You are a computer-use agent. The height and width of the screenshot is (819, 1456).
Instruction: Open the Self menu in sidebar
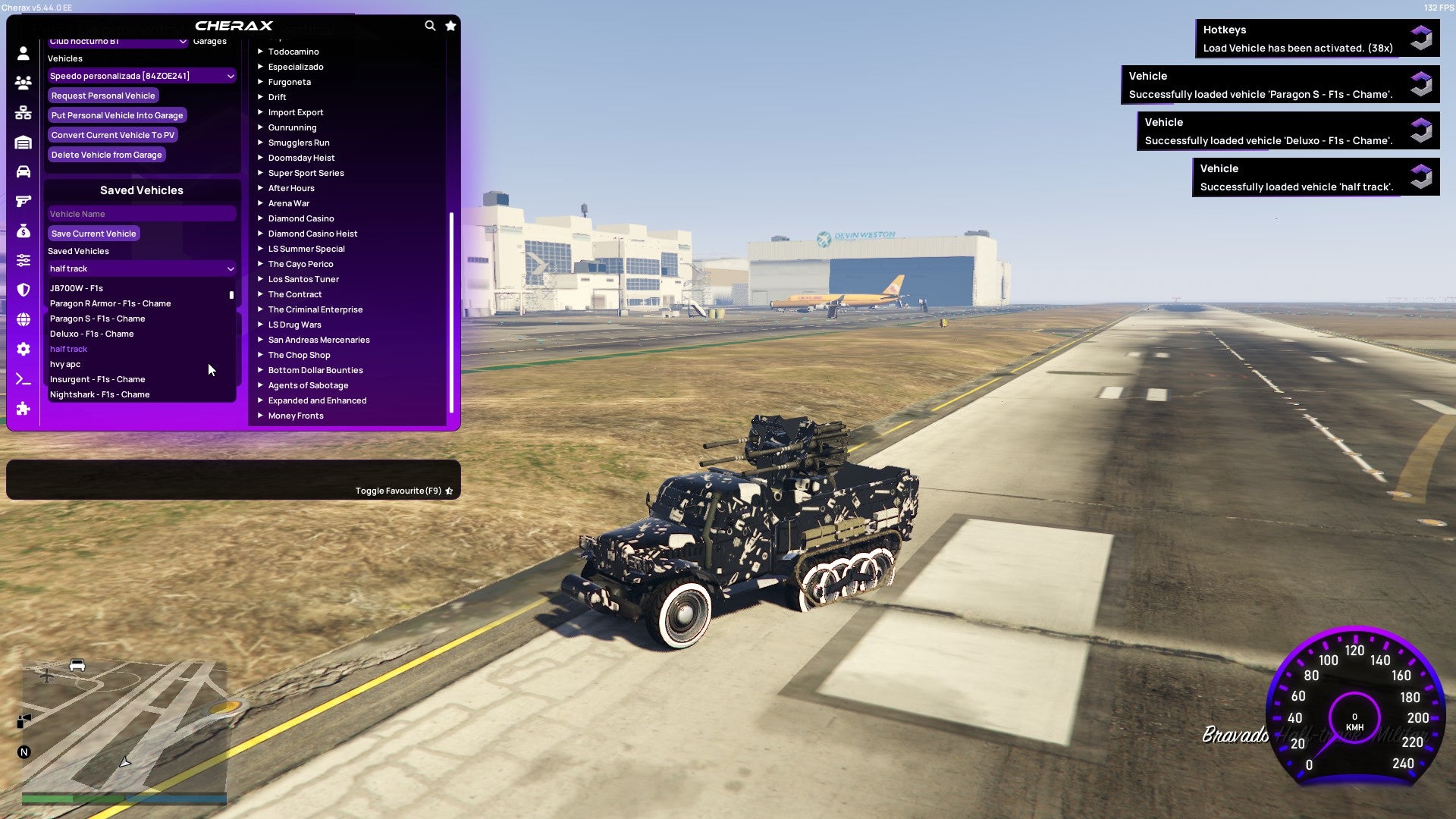22,53
